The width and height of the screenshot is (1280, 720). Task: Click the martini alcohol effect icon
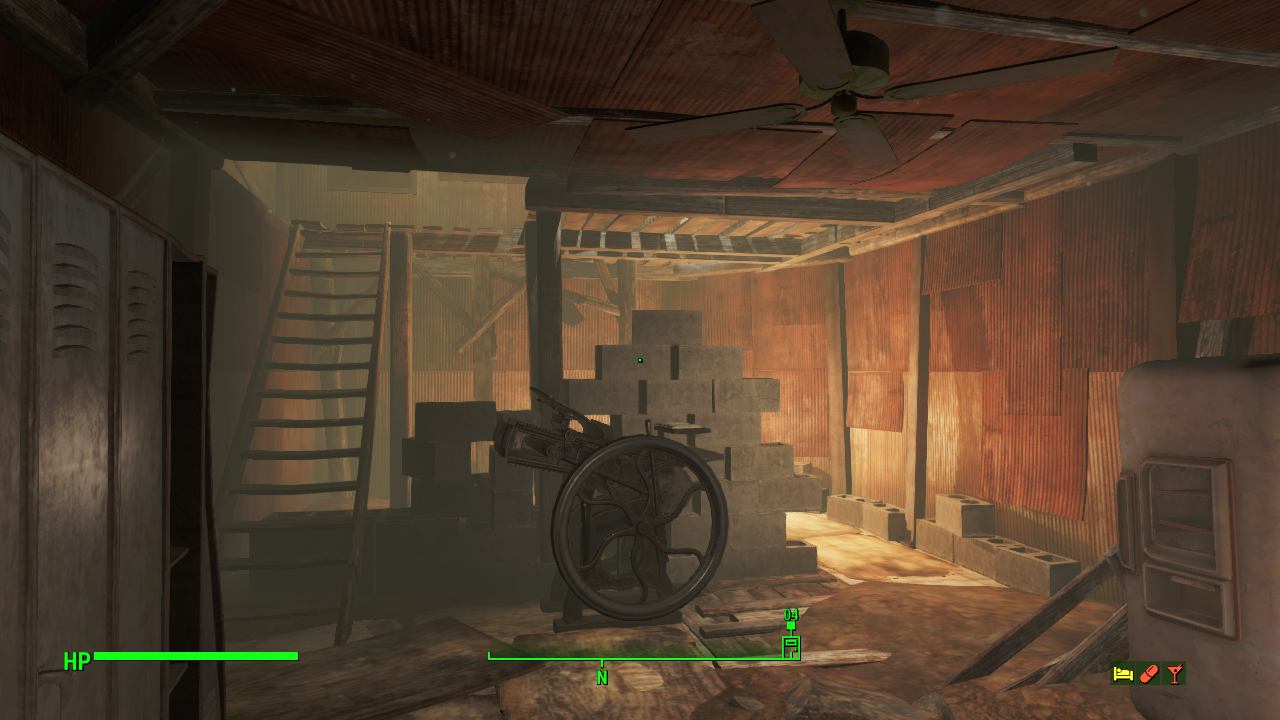[x=1175, y=673]
